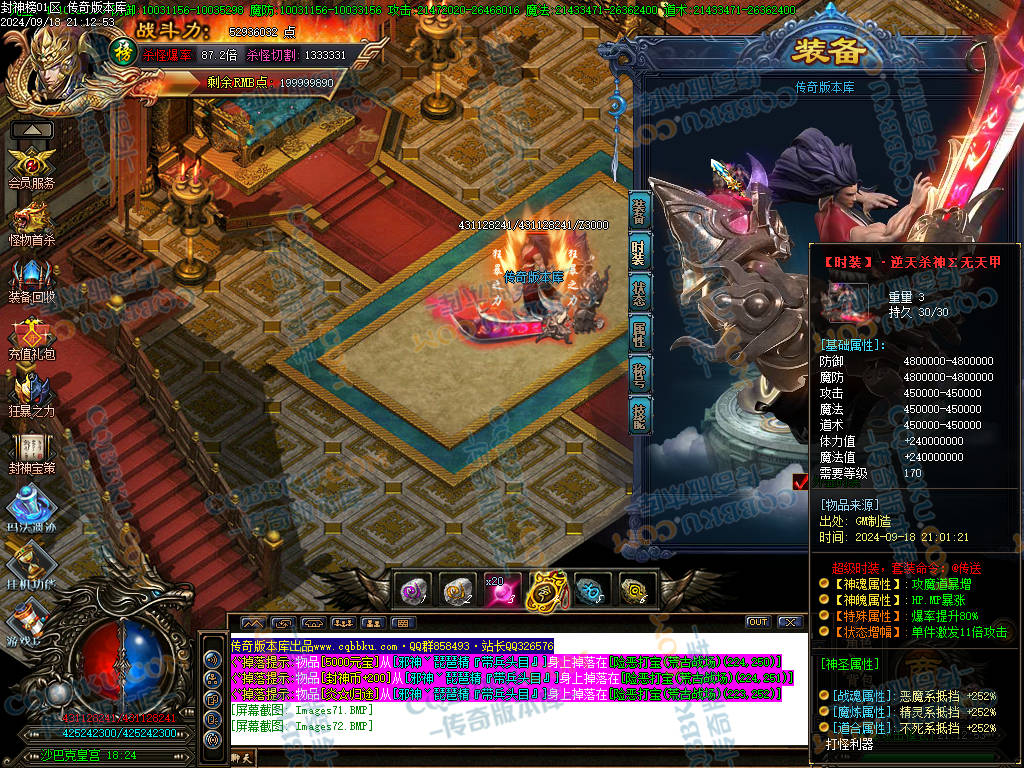Click the OUT button above the chat
The height and width of the screenshot is (768, 1024).
(758, 622)
